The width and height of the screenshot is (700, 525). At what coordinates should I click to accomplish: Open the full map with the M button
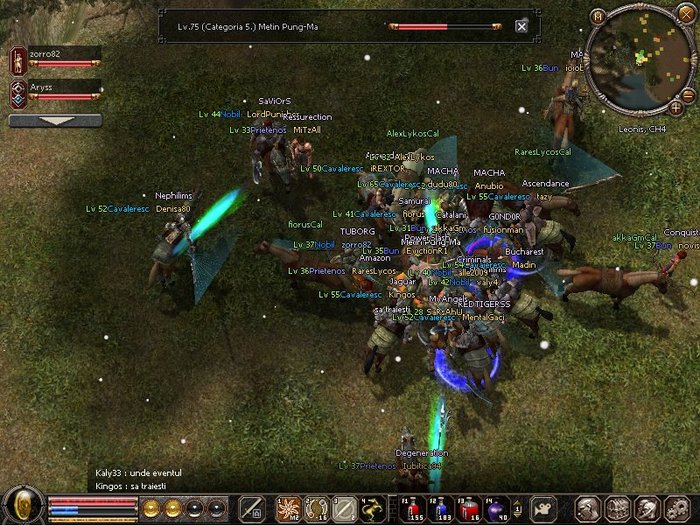(598, 17)
